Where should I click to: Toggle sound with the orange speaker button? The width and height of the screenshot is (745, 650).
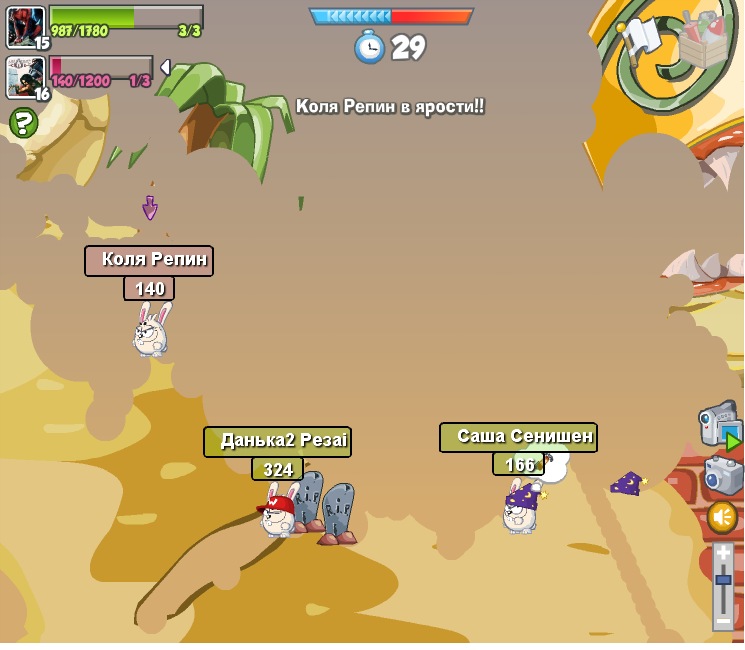pos(722,517)
